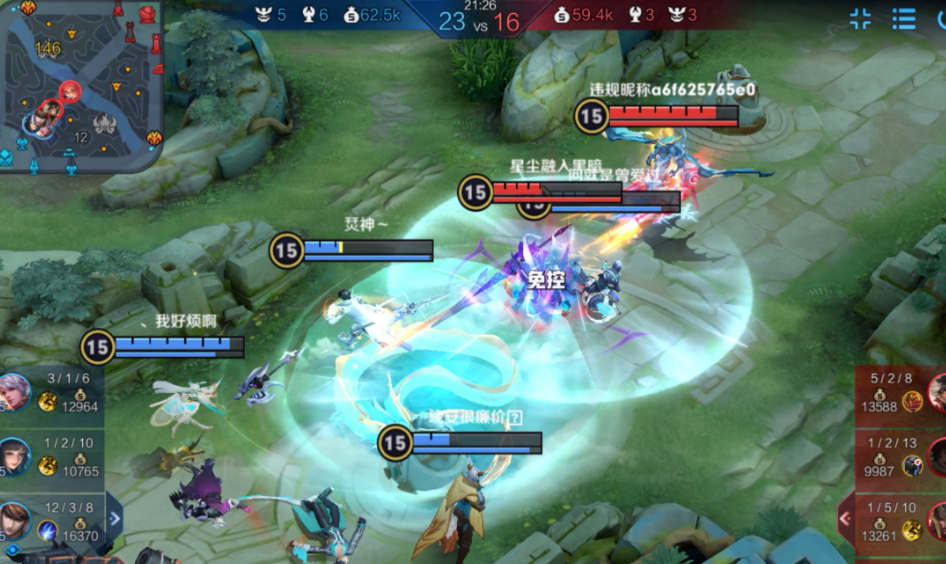Click the minimap
The width and height of the screenshot is (946, 564).
[x=80, y=85]
